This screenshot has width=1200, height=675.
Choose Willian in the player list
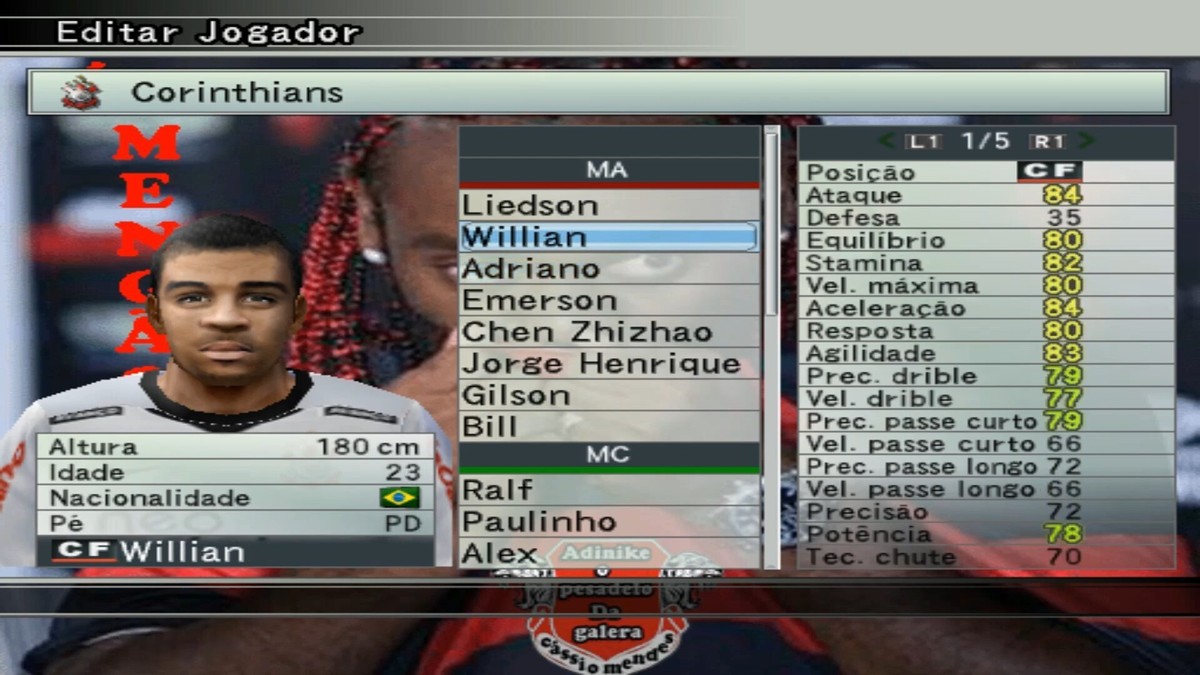pyautogui.click(x=608, y=237)
